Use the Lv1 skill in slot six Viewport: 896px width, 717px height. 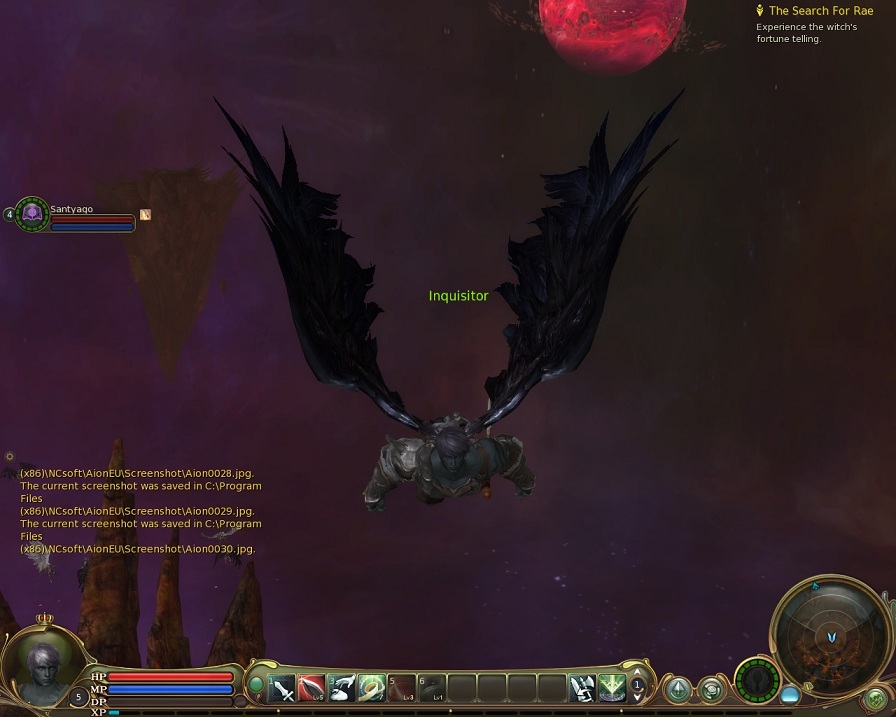[x=432, y=688]
